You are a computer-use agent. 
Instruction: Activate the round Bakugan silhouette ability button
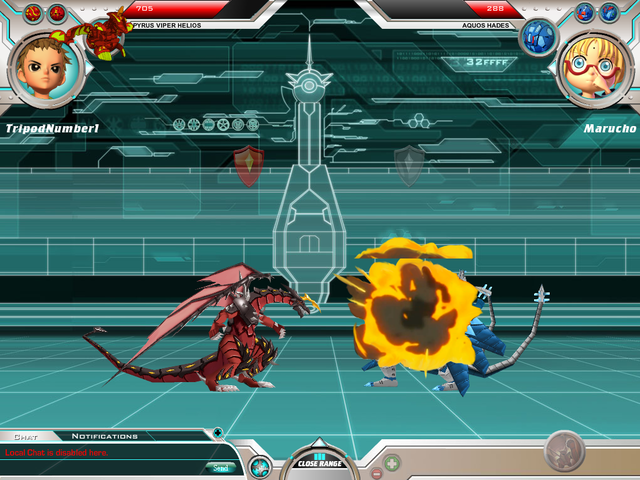(x=567, y=451)
